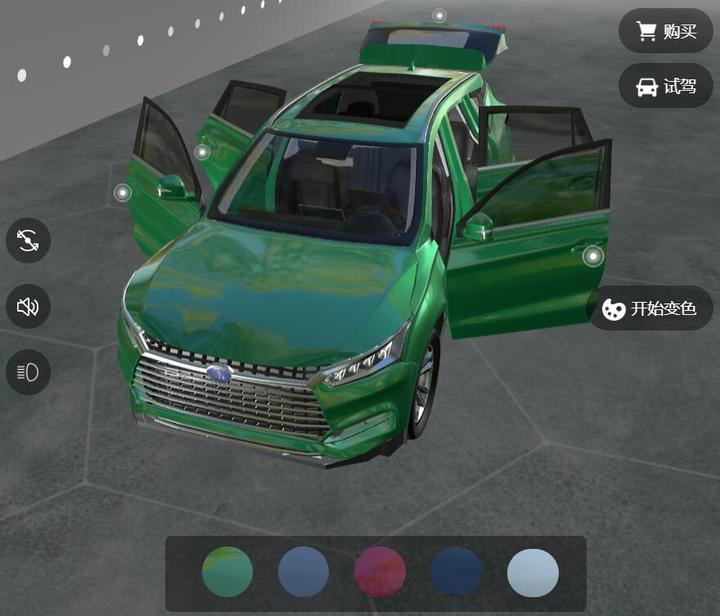The image size is (720, 616).
Task: Click the 开始变色 color change button
Action: click(x=650, y=309)
